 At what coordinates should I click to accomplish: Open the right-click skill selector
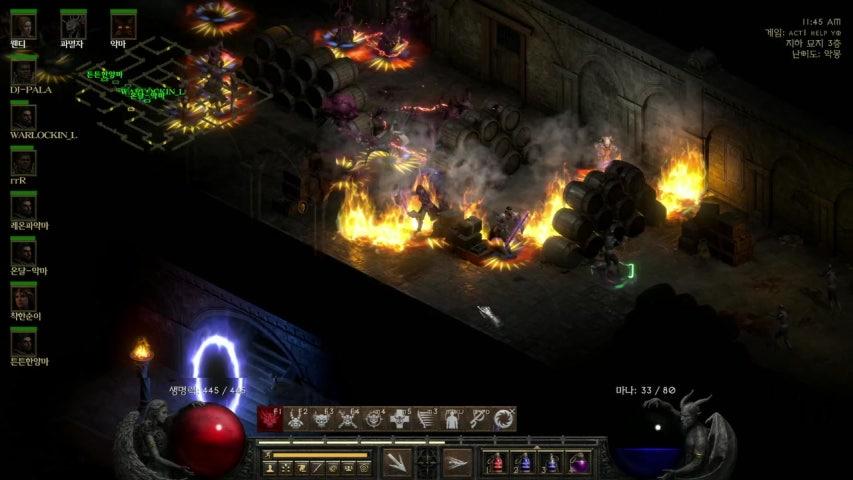click(x=457, y=462)
